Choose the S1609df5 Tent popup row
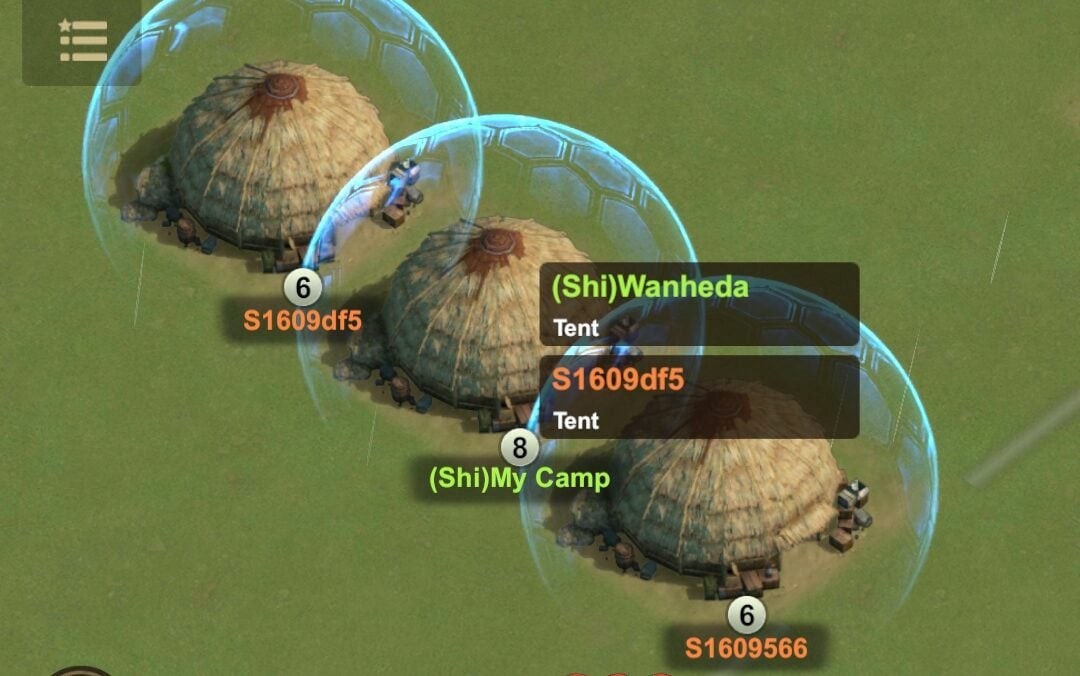The height and width of the screenshot is (676, 1080). pos(699,397)
